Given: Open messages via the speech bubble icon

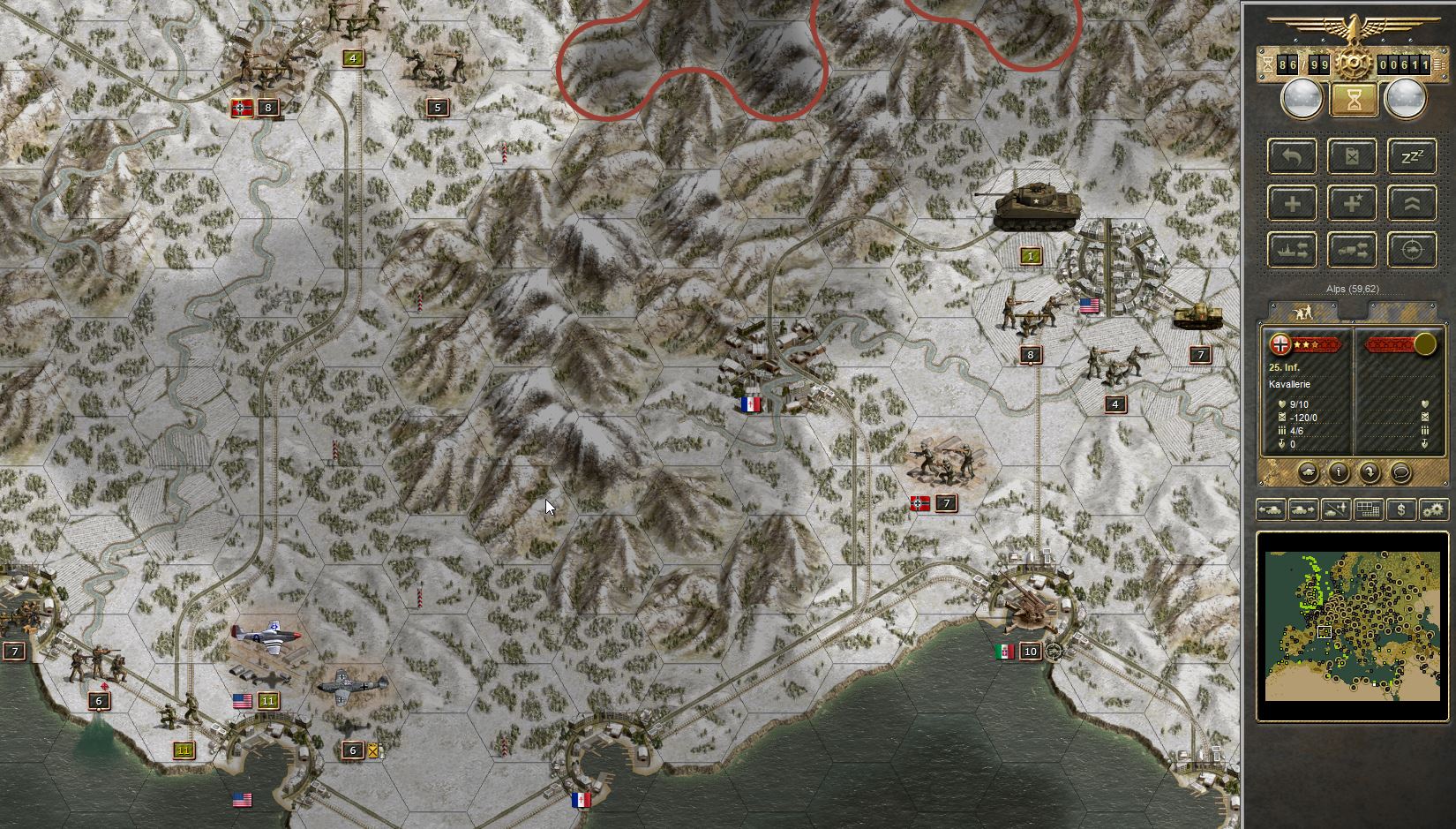Looking at the screenshot, I should (x=1400, y=473).
